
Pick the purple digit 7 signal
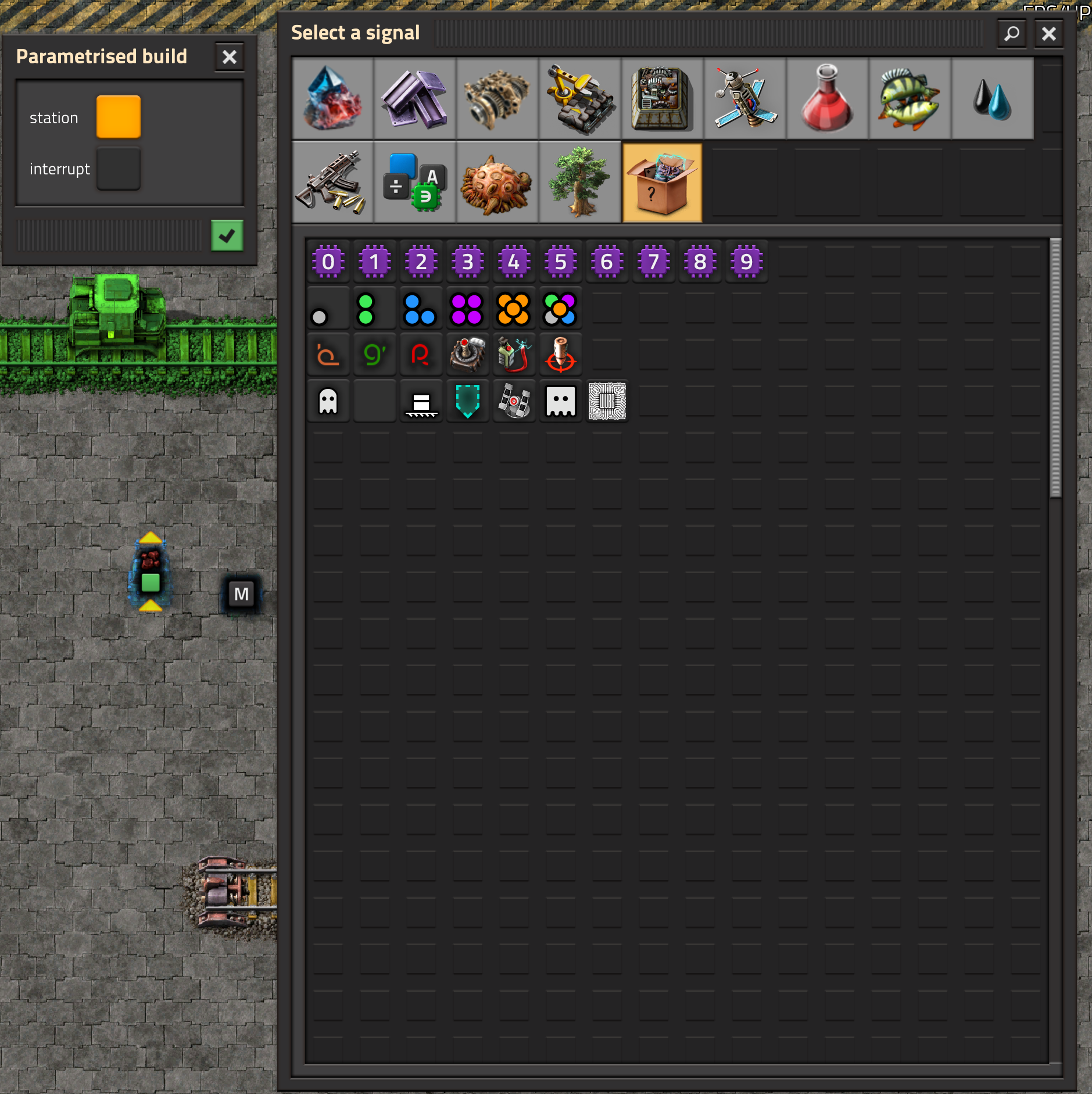tap(654, 262)
